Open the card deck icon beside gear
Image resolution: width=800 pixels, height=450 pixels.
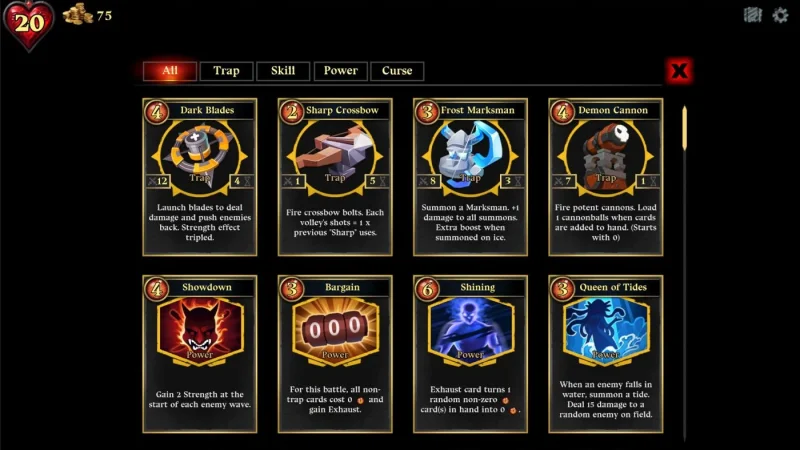click(753, 15)
